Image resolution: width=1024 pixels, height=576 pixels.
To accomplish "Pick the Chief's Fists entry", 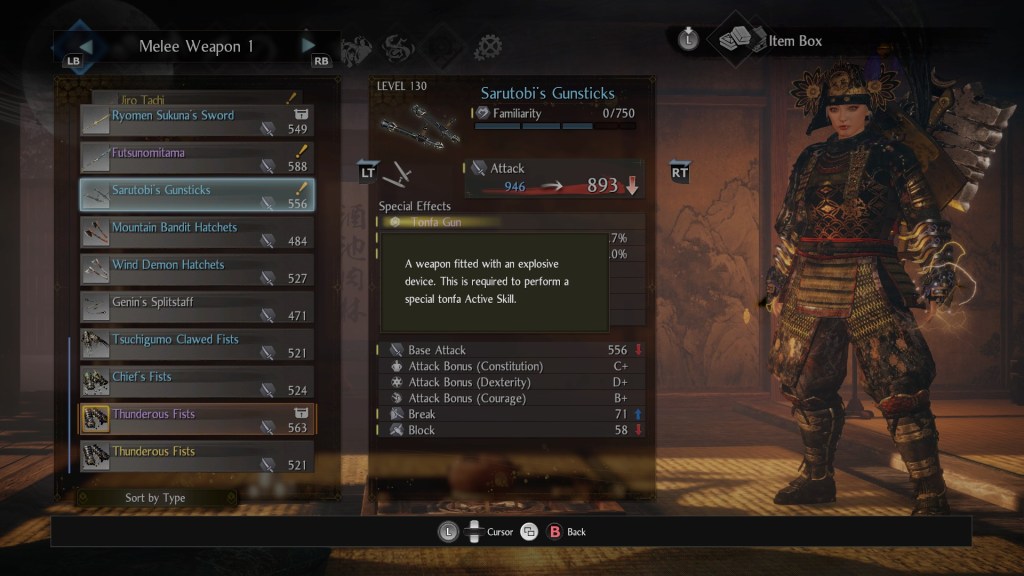I will [x=197, y=382].
